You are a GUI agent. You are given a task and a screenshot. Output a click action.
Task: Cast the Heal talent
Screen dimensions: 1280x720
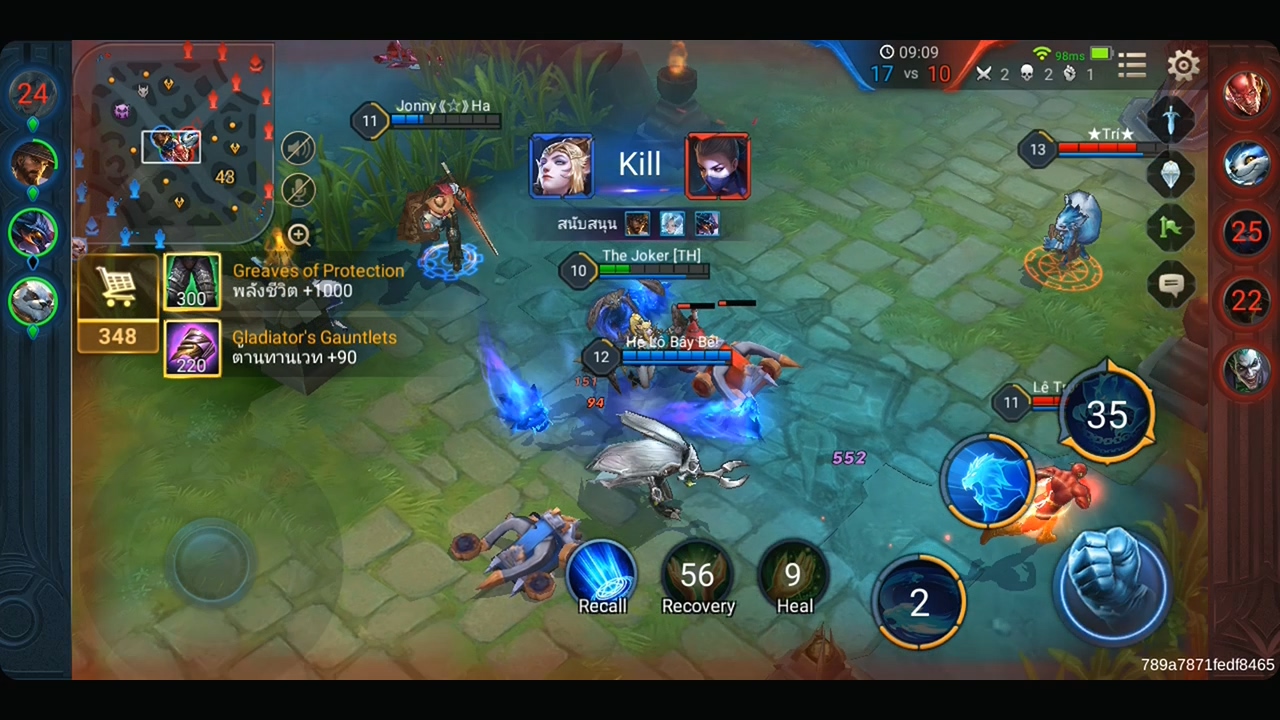click(x=794, y=575)
